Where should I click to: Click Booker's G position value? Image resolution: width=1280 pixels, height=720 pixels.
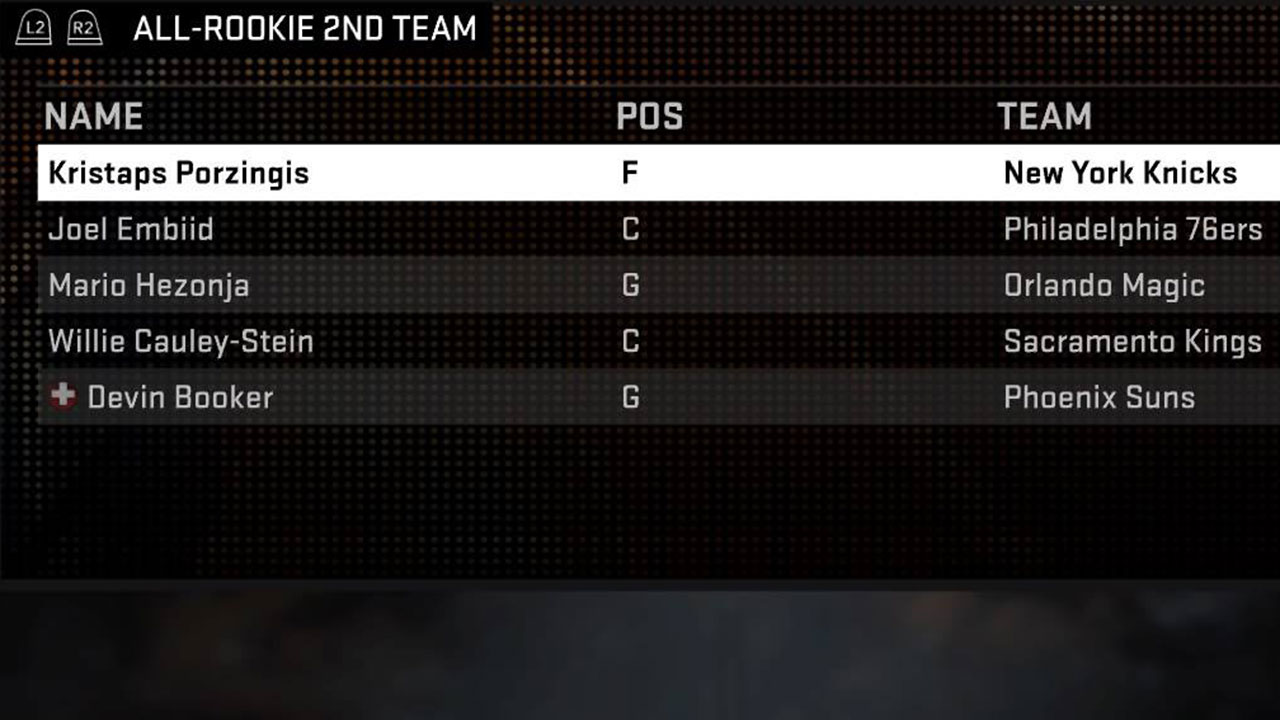(629, 397)
